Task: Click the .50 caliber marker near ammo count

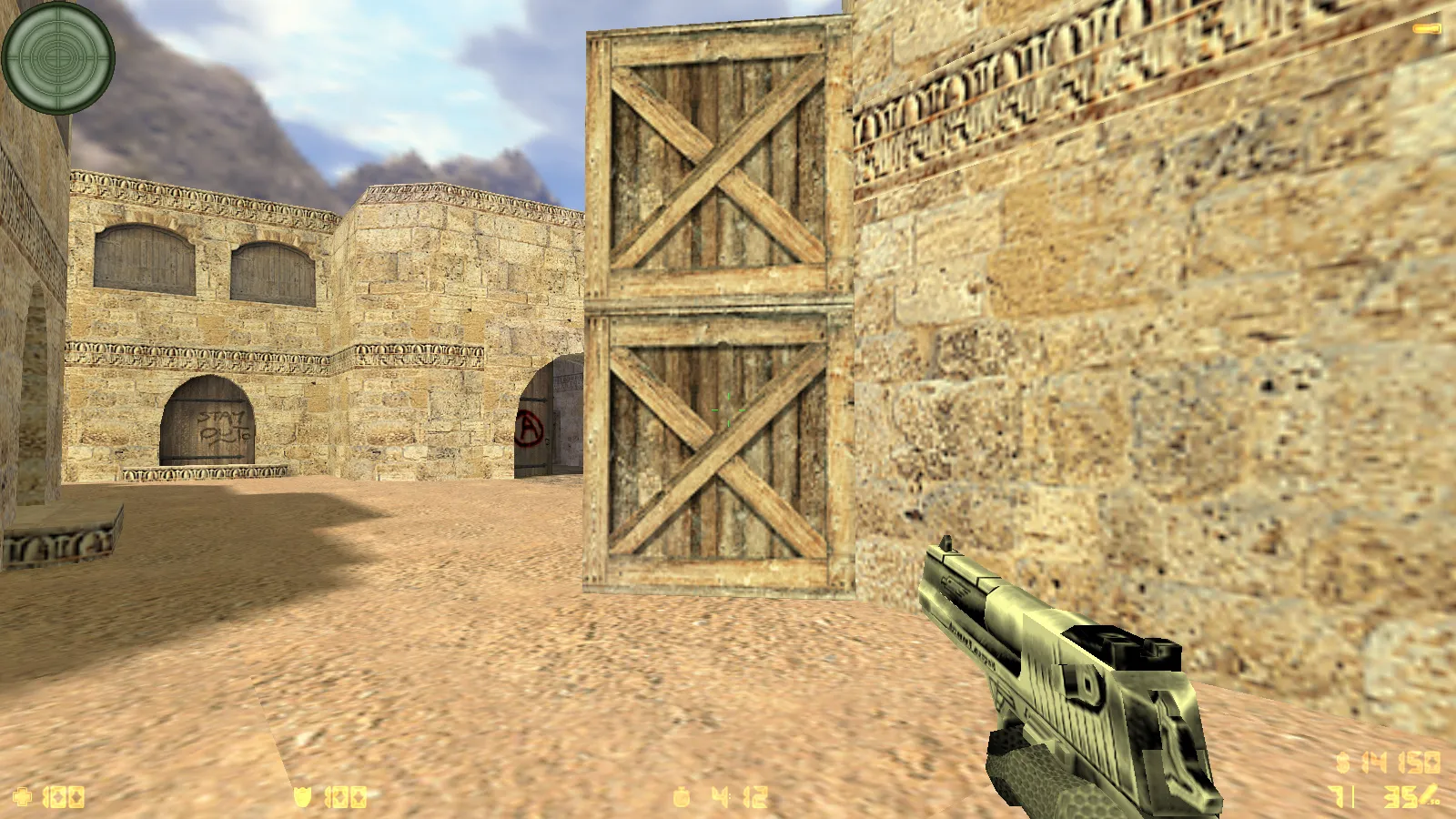Action: [1435, 803]
